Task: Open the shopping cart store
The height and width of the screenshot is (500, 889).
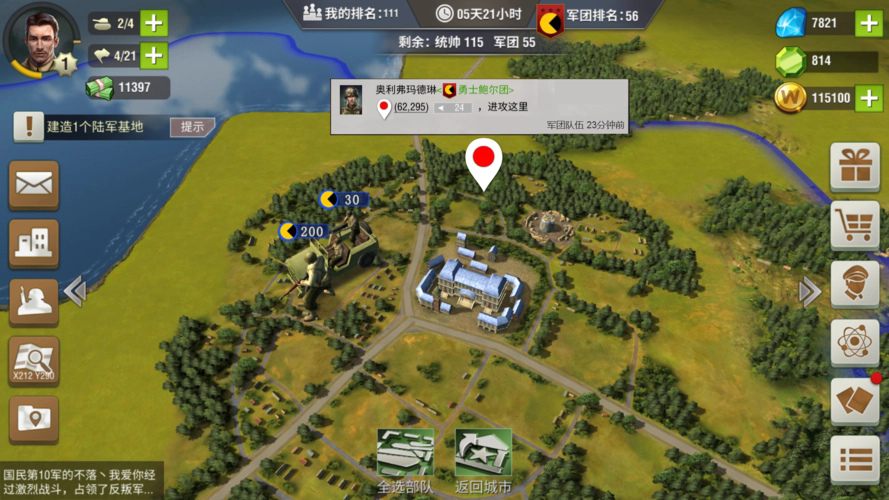Action: point(855,226)
